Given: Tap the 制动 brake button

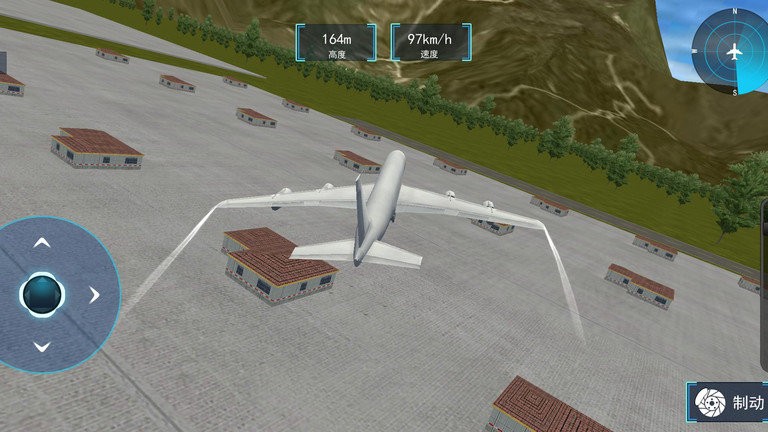Looking at the screenshot, I should pyautogui.click(x=730, y=403).
